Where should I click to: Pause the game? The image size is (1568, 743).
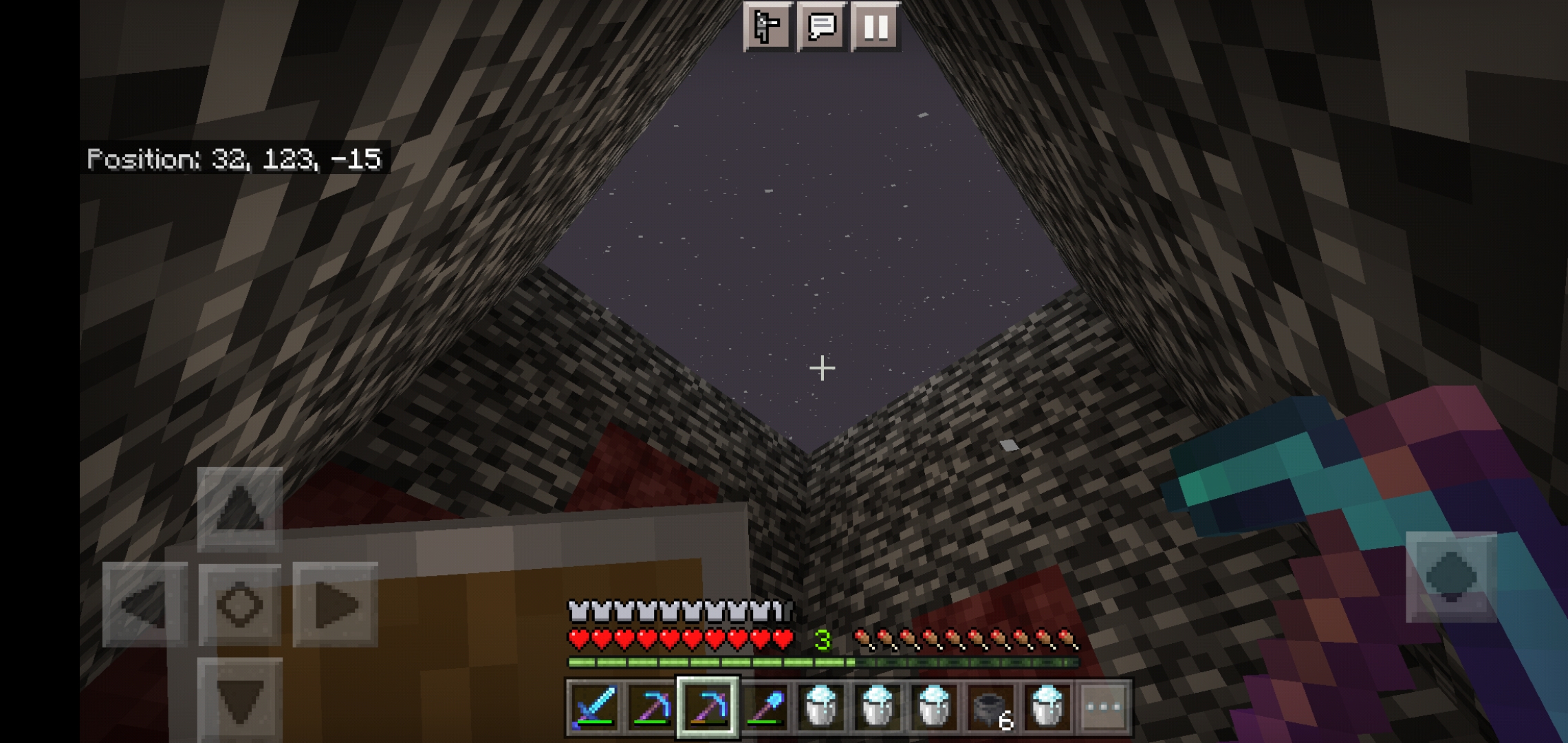875,28
